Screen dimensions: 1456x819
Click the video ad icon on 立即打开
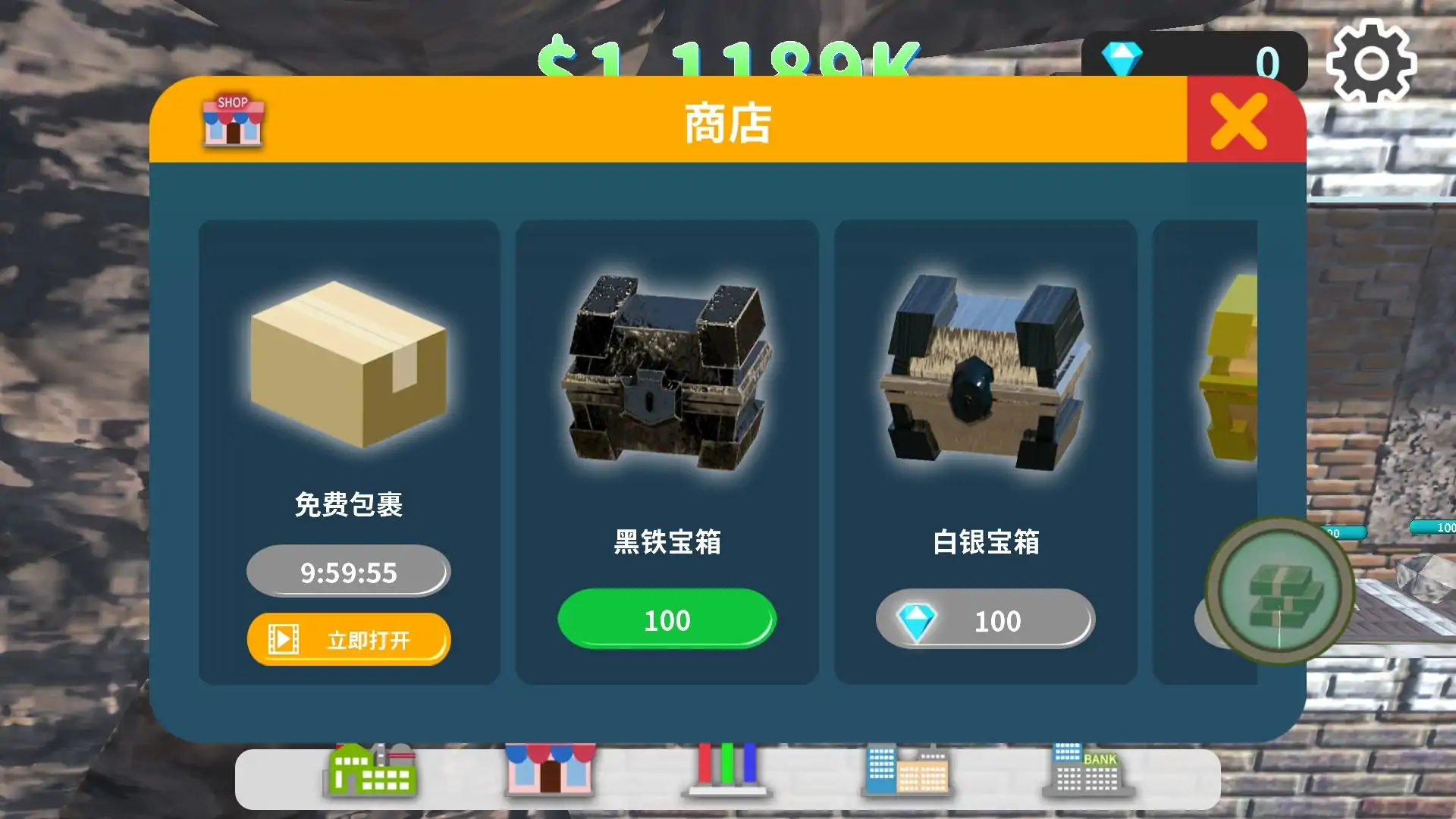pyautogui.click(x=283, y=639)
